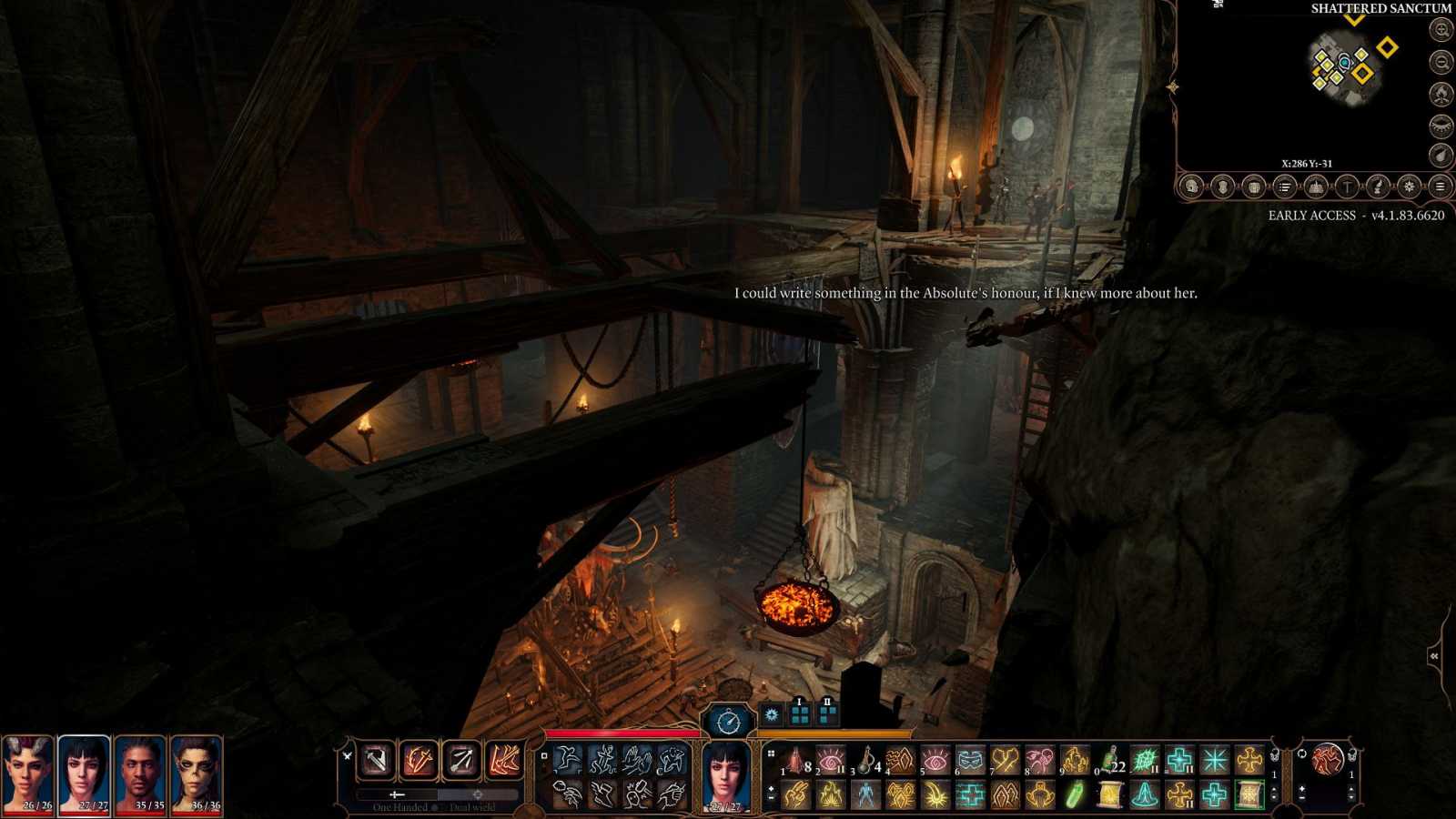Activate the ranged bow attack icon
The height and width of the screenshot is (819, 1456).
(x=460, y=760)
